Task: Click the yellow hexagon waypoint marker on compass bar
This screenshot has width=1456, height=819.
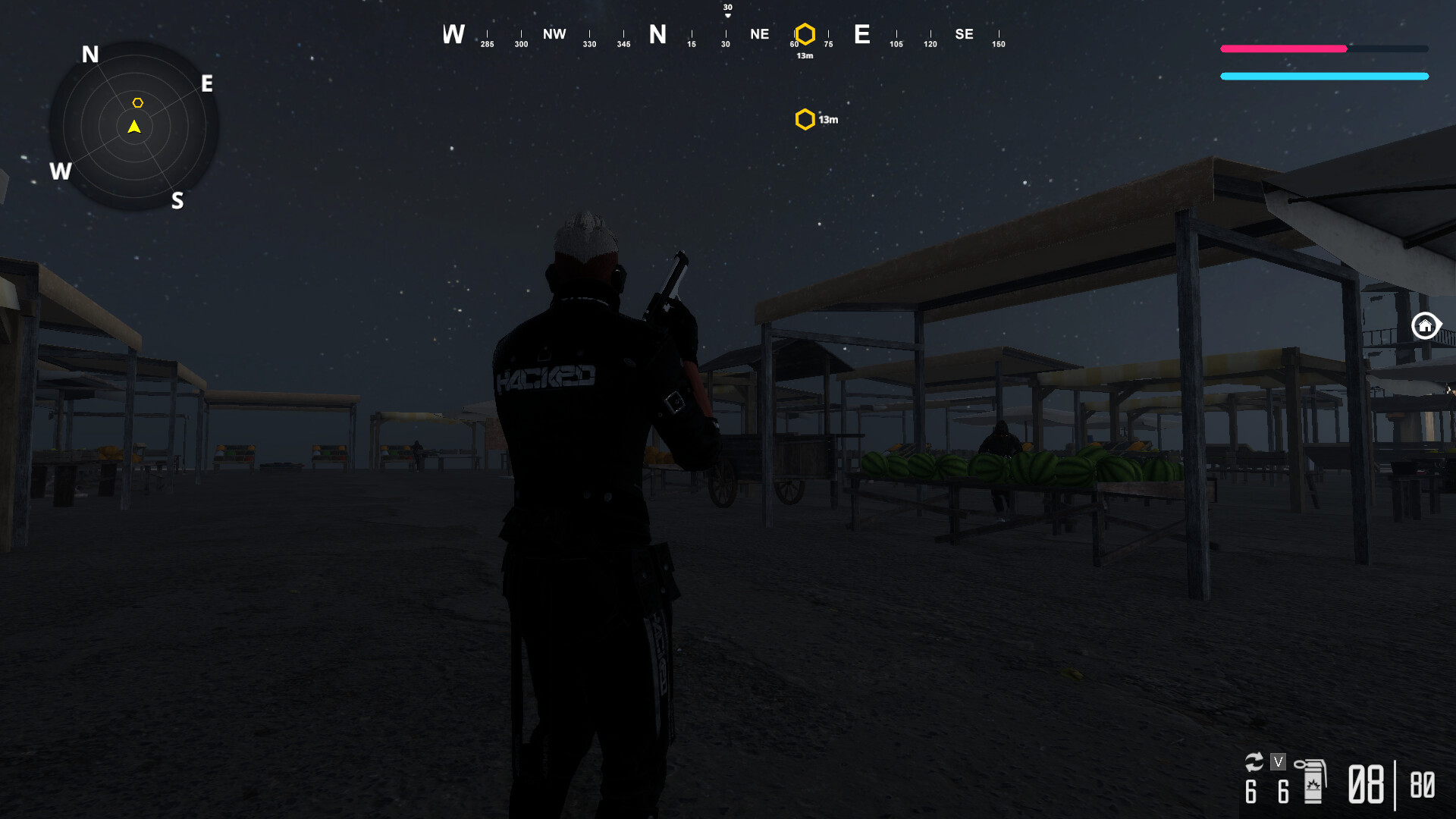Action: pyautogui.click(x=804, y=33)
